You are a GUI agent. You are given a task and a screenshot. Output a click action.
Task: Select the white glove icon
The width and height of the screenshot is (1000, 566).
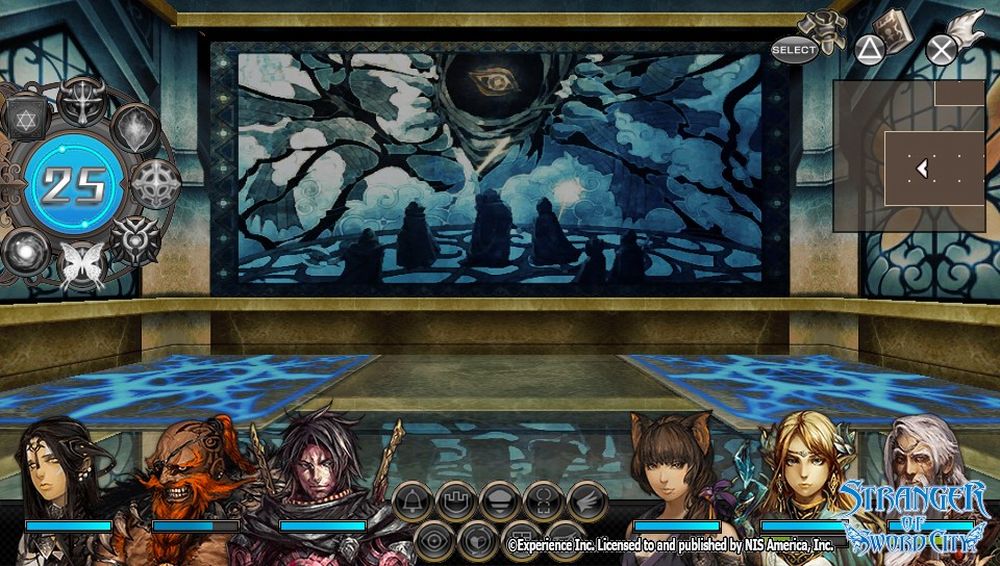pos(964,29)
